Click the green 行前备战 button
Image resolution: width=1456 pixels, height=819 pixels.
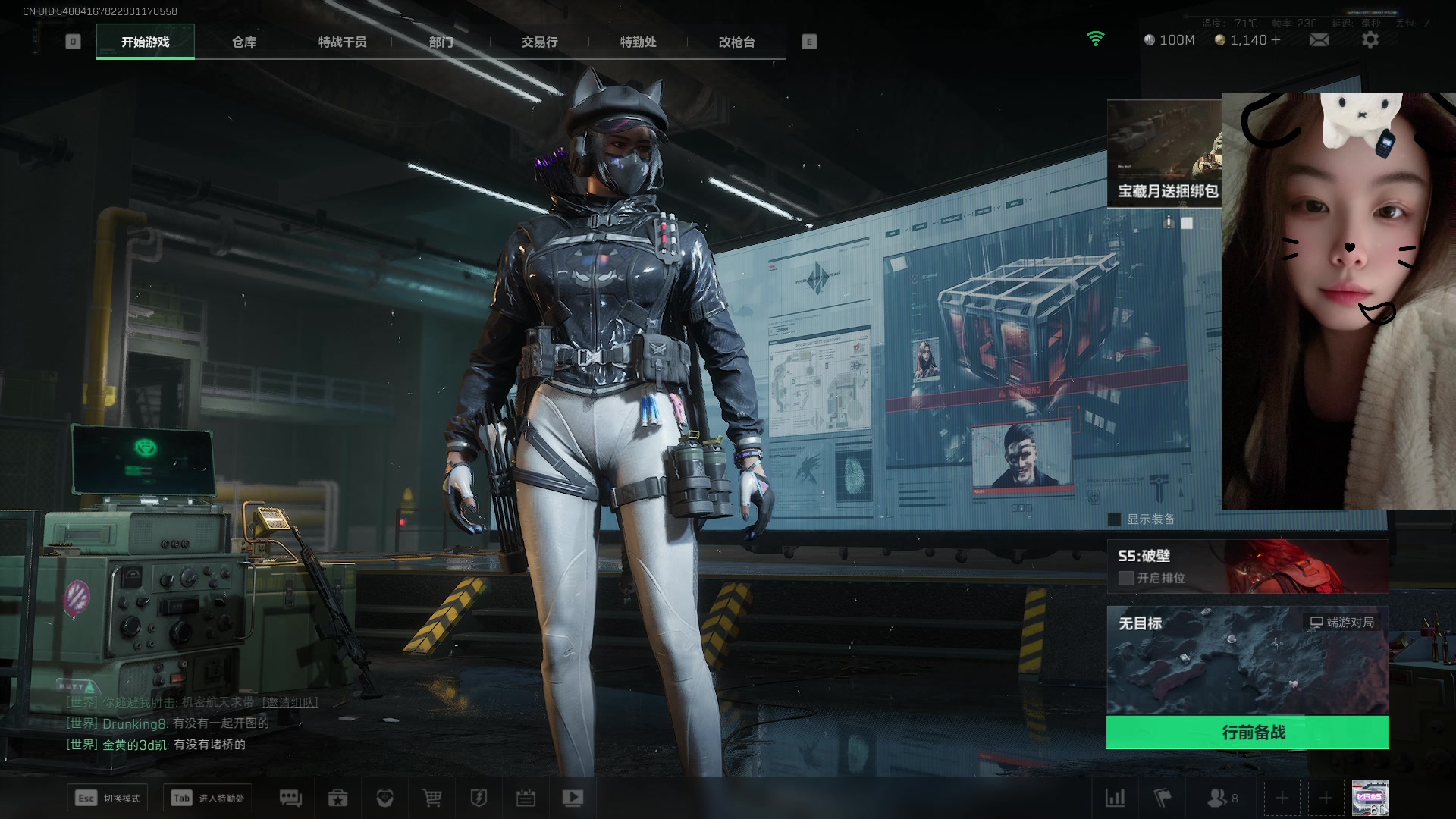(x=1247, y=733)
